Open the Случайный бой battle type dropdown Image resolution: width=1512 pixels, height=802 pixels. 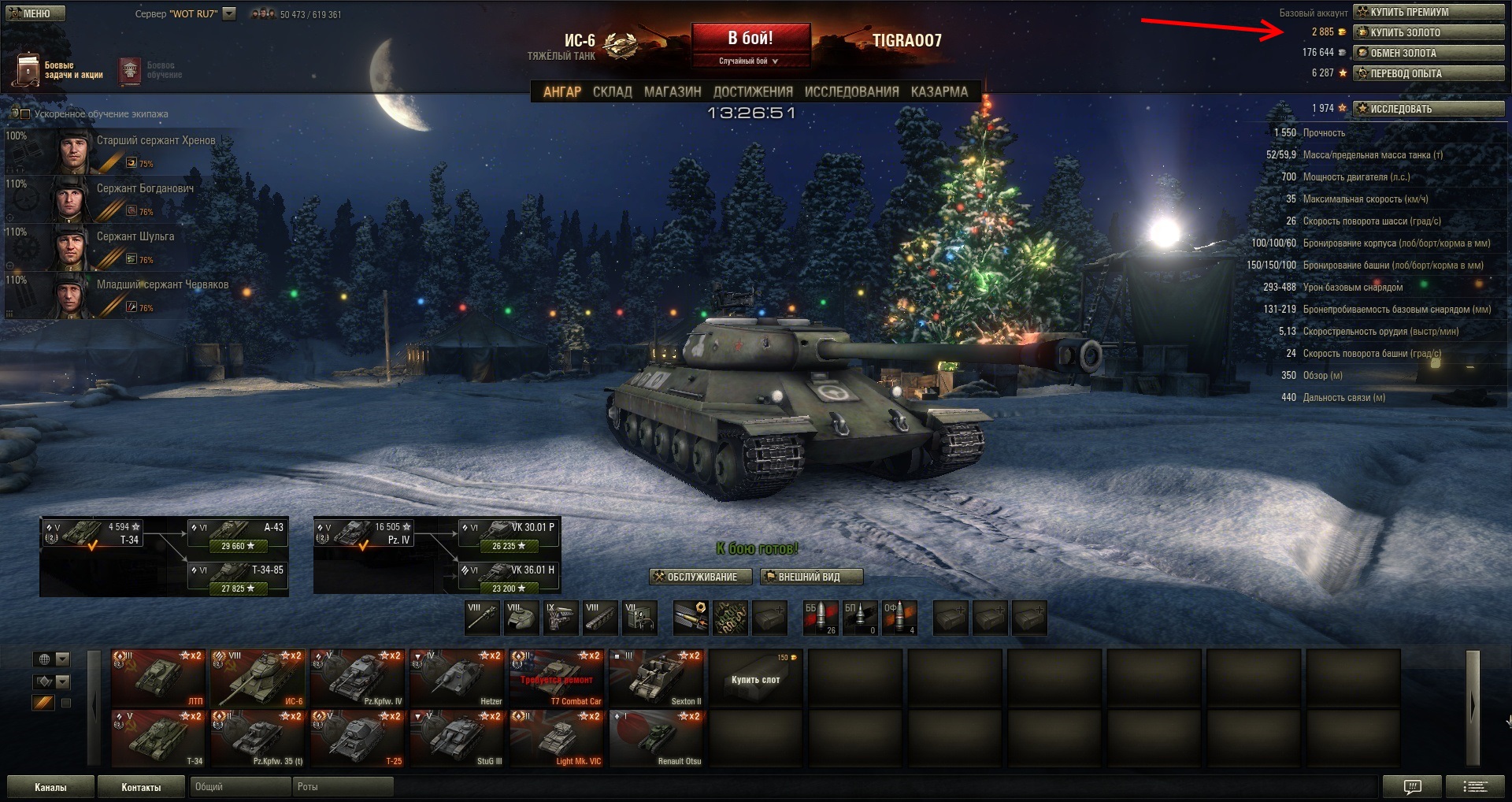point(750,61)
